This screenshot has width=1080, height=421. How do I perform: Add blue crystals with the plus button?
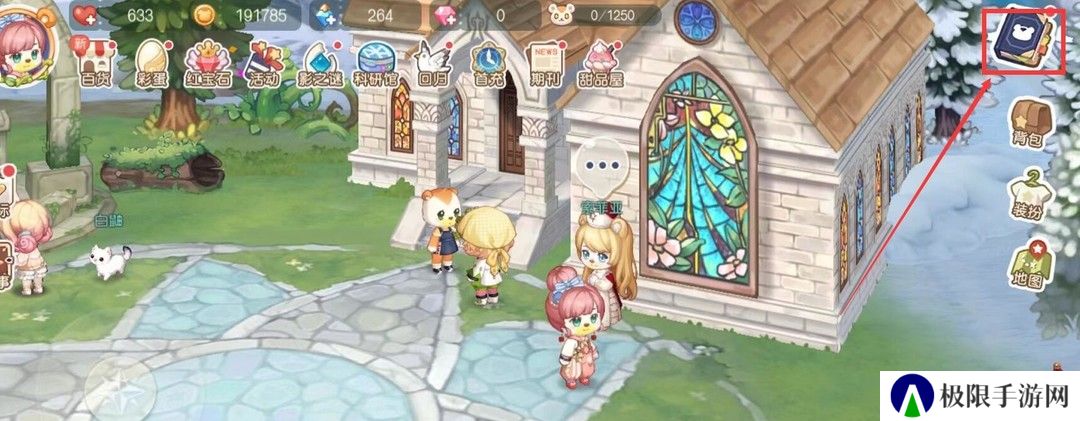(327, 15)
